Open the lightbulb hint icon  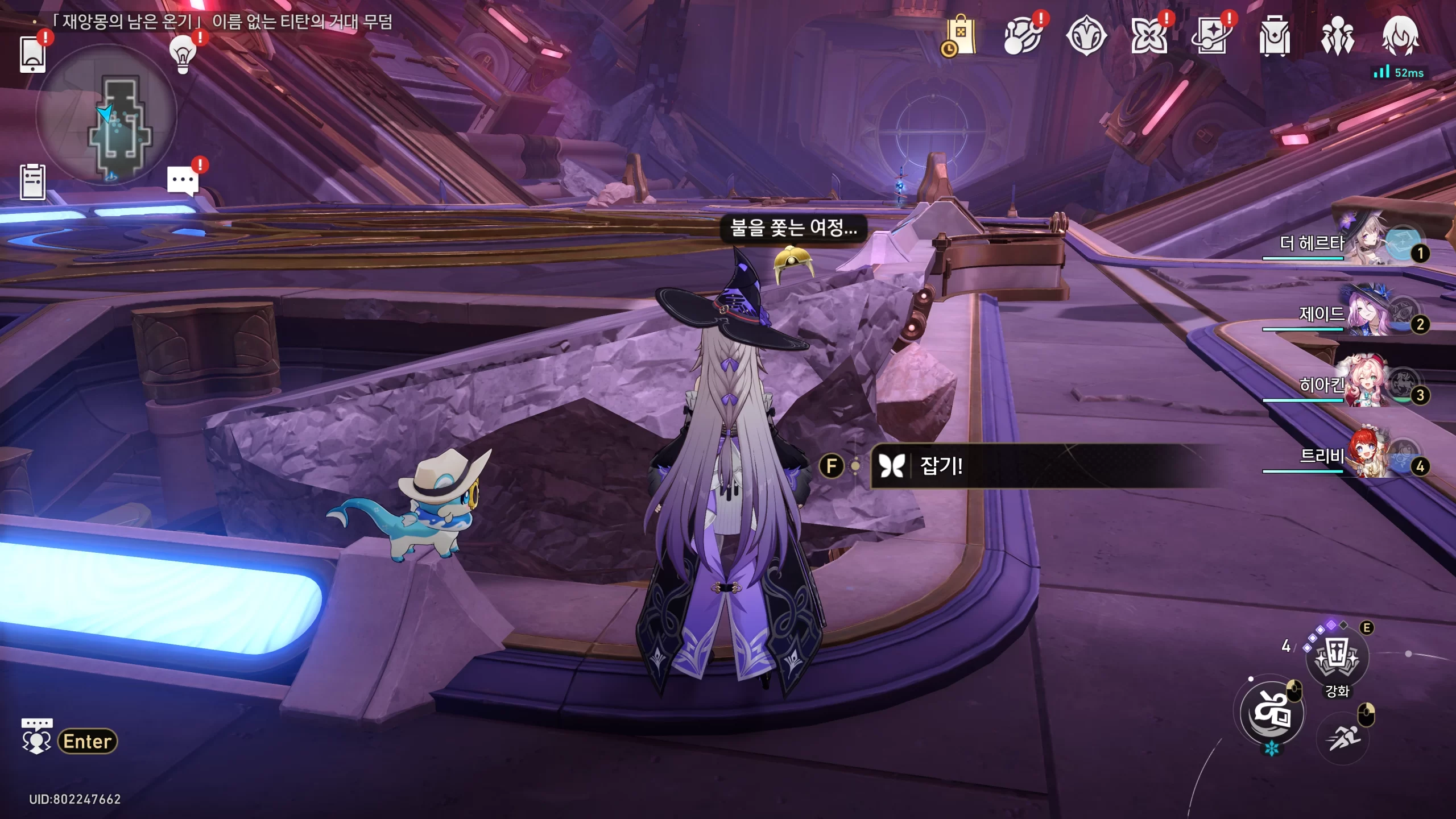click(x=183, y=54)
